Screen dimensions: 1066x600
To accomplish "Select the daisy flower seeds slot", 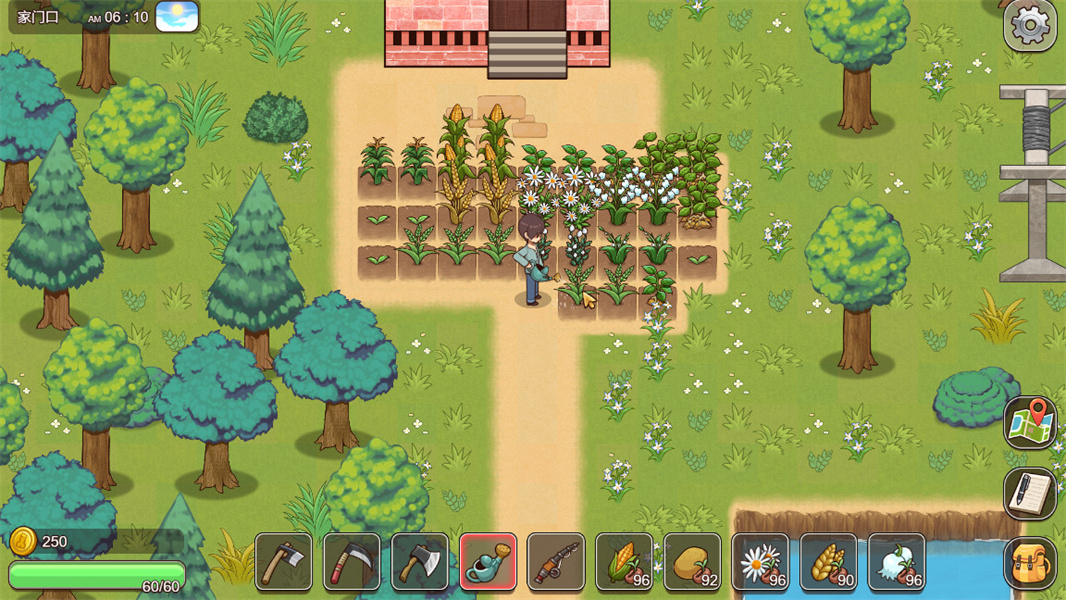I will [760, 561].
